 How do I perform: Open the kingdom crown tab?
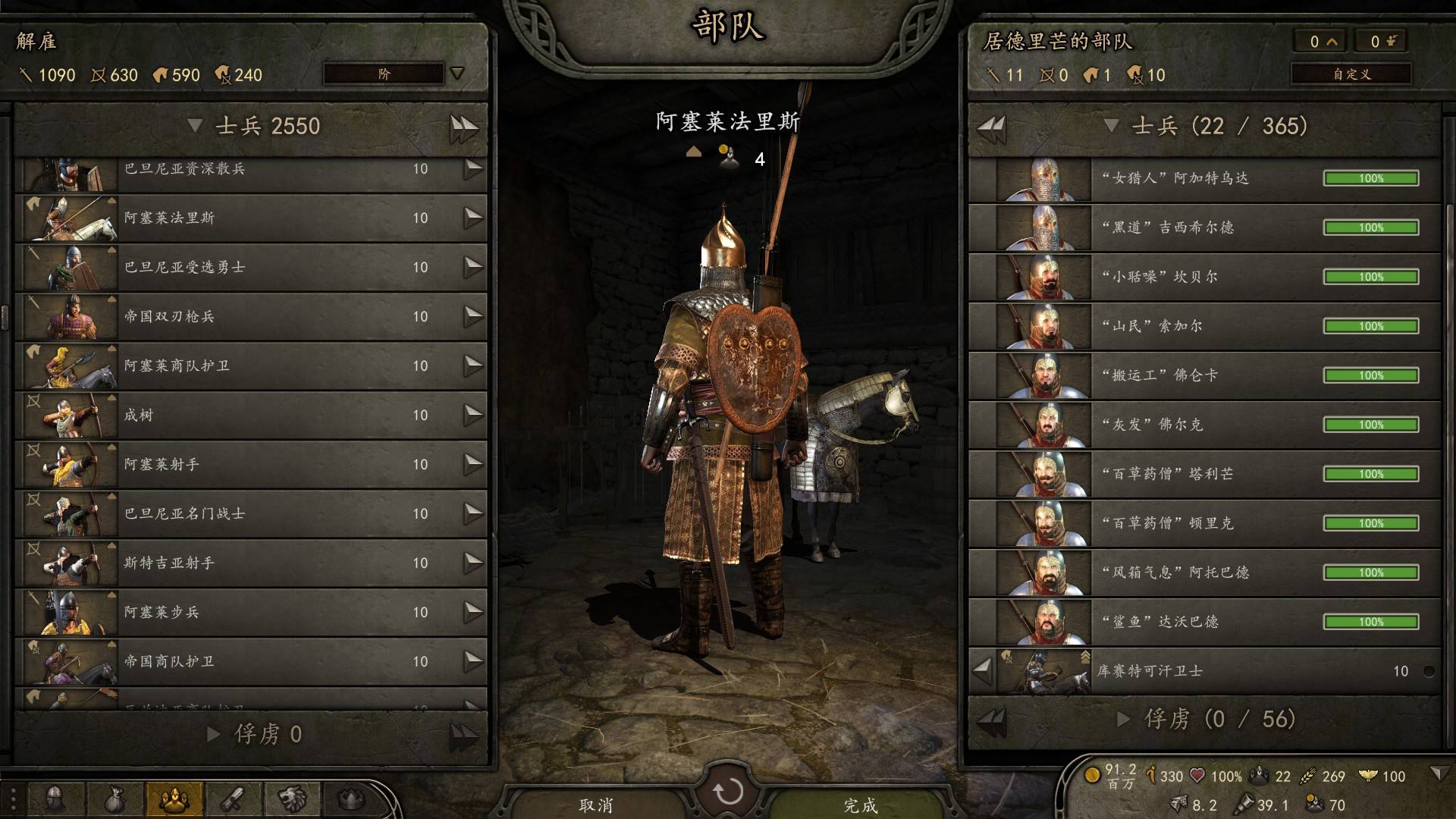350,799
